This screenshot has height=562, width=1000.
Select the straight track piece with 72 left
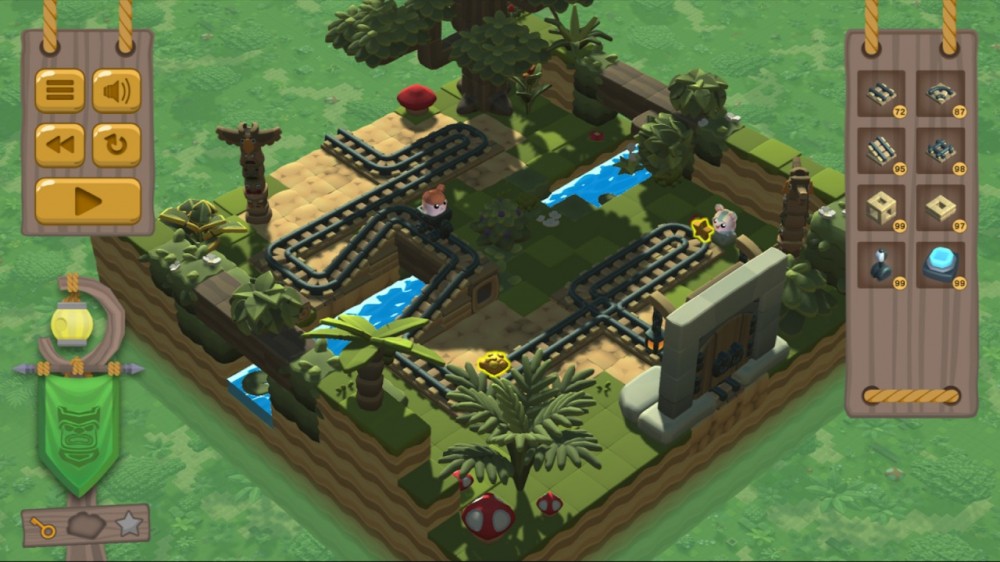click(881, 94)
